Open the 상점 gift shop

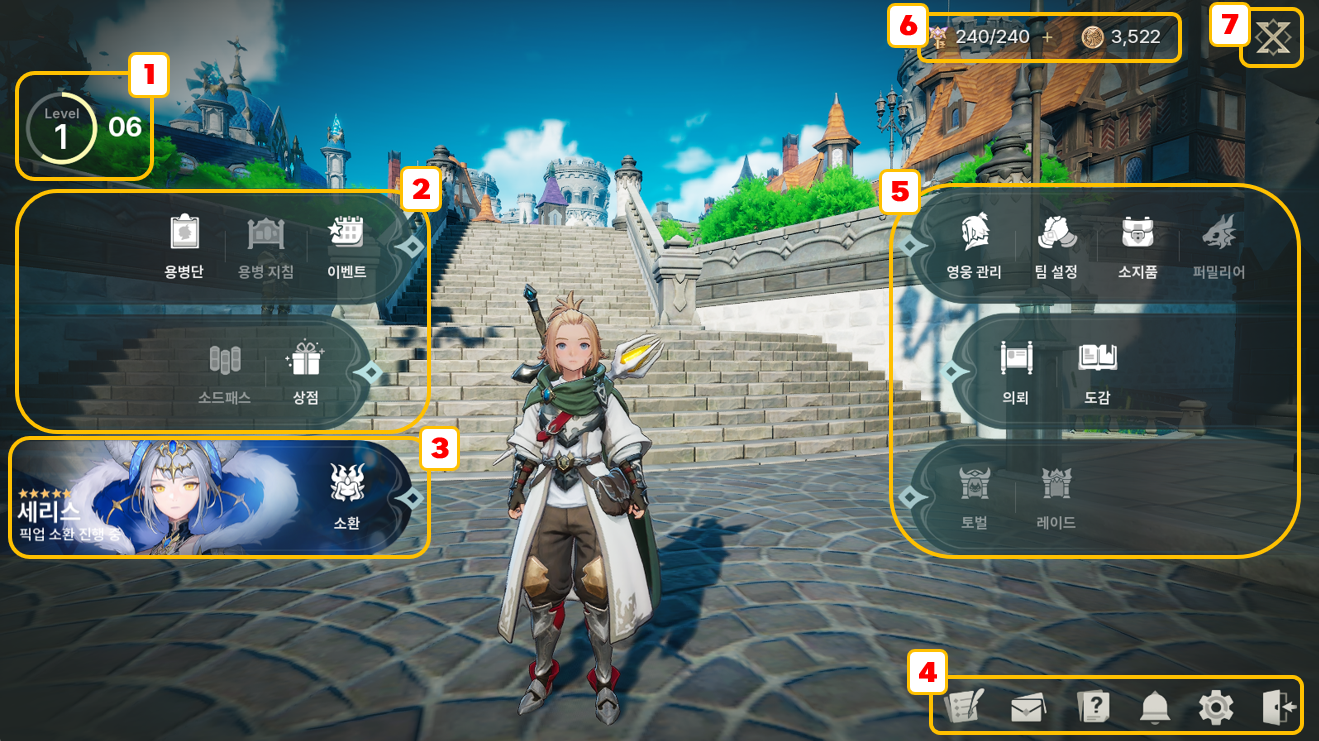pos(305,371)
